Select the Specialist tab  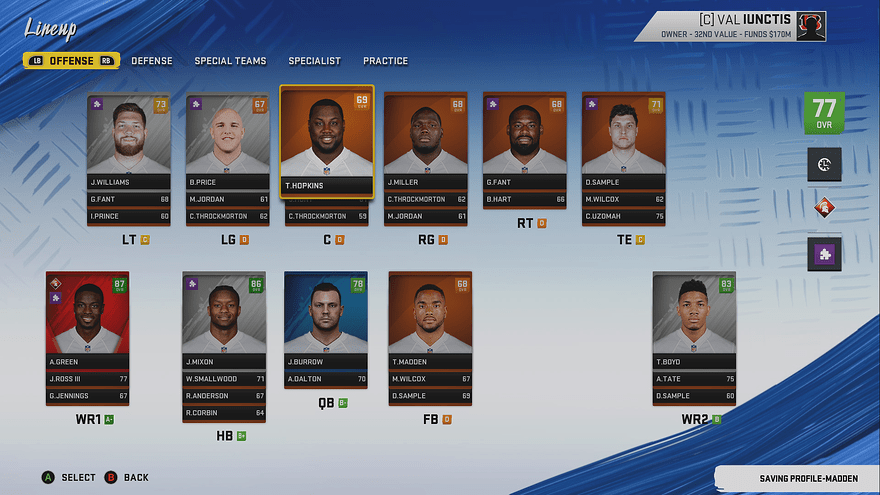pos(314,61)
